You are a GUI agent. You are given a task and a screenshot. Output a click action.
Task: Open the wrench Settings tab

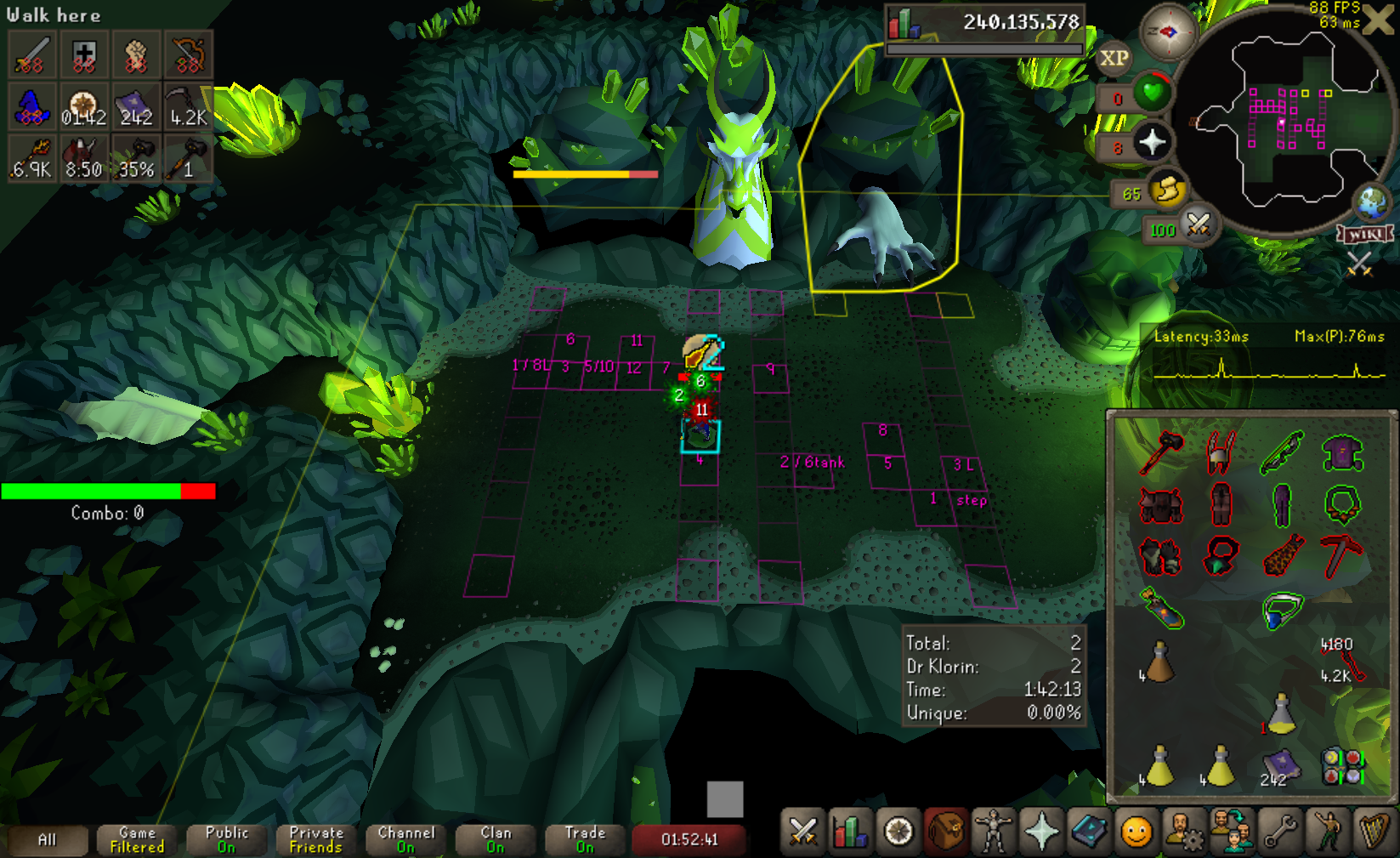[x=1279, y=832]
